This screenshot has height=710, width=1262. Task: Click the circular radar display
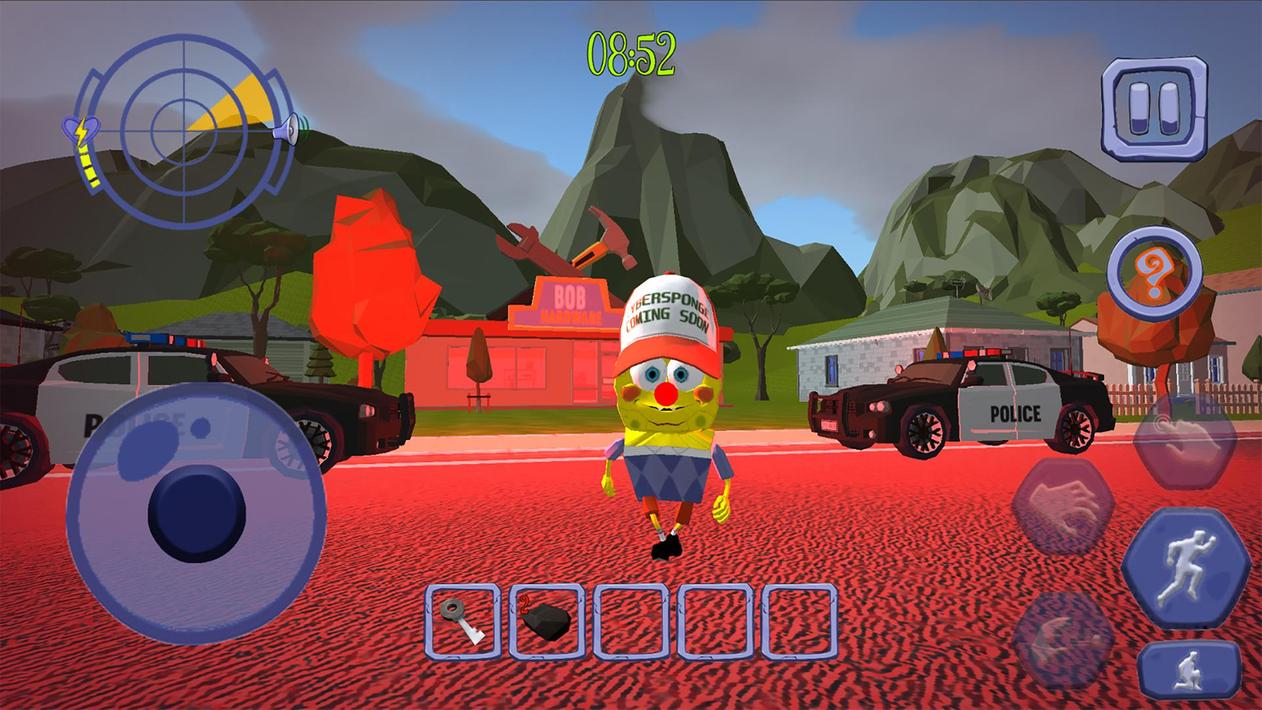coord(185,131)
